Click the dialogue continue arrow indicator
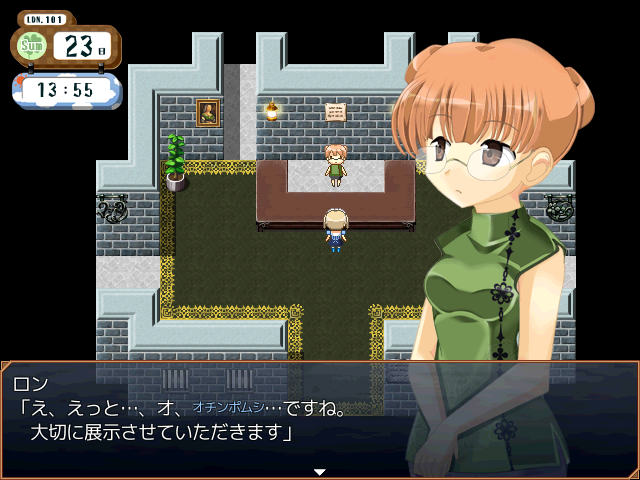This screenshot has height=480, width=640. (320, 471)
